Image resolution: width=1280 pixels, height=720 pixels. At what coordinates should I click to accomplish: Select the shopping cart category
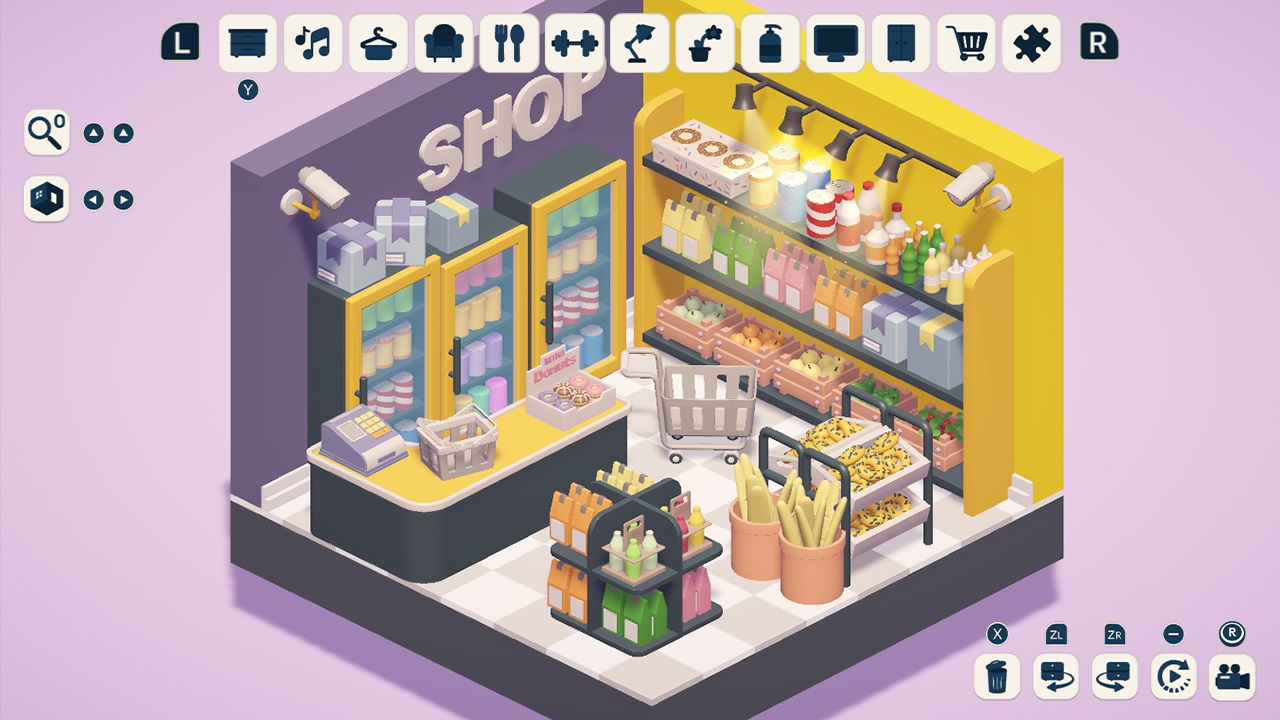[x=966, y=44]
